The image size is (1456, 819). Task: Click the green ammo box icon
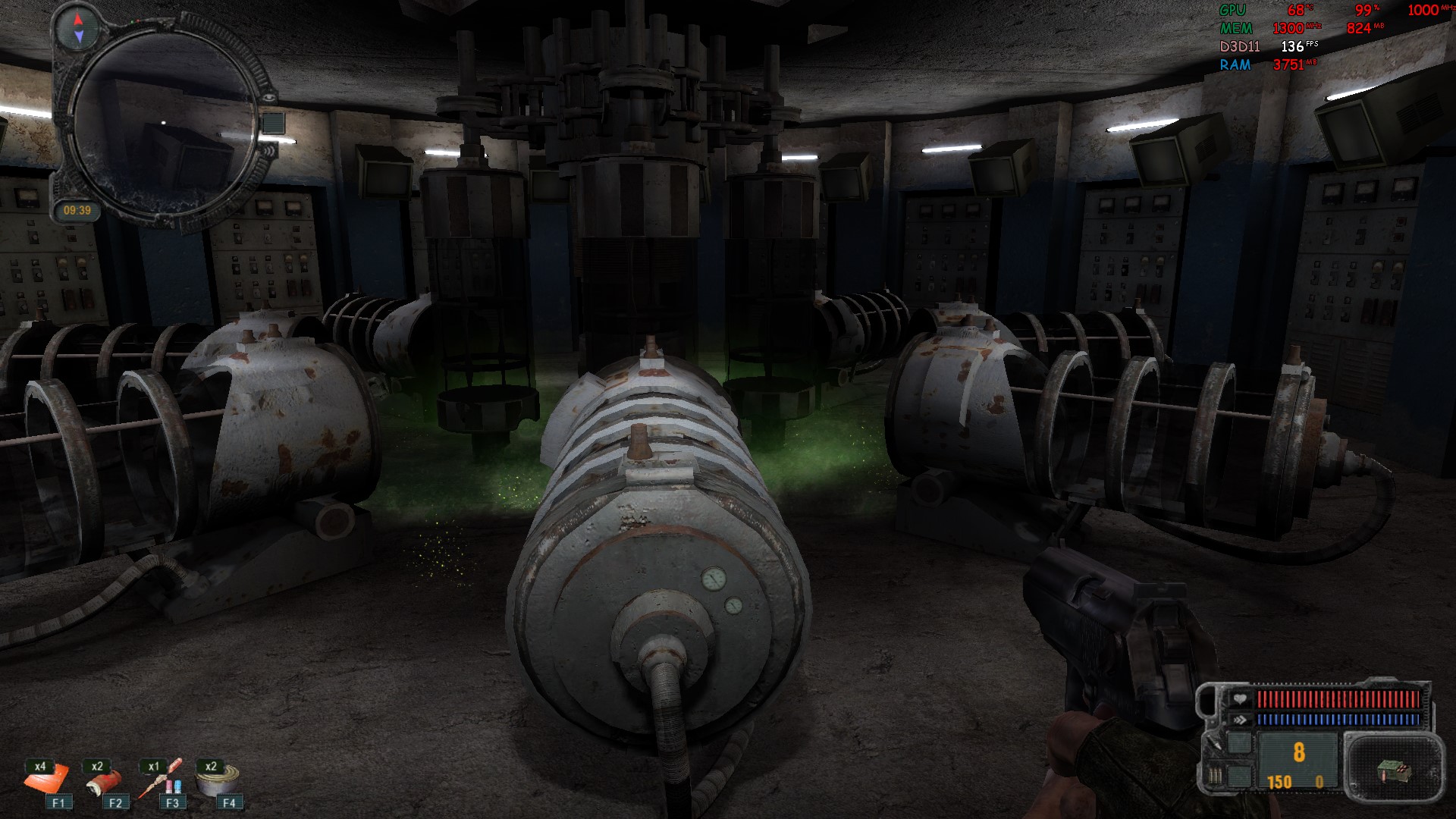tap(1392, 770)
